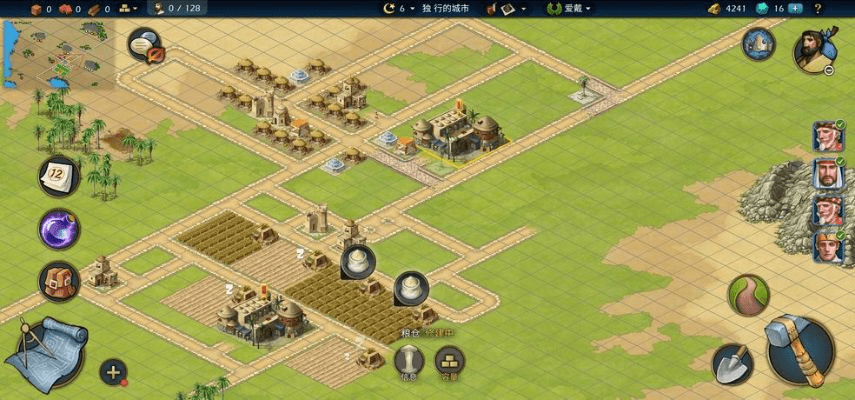855x400 pixels.
Task: Expand the green wreath favor dropdown
Action: tap(568, 8)
